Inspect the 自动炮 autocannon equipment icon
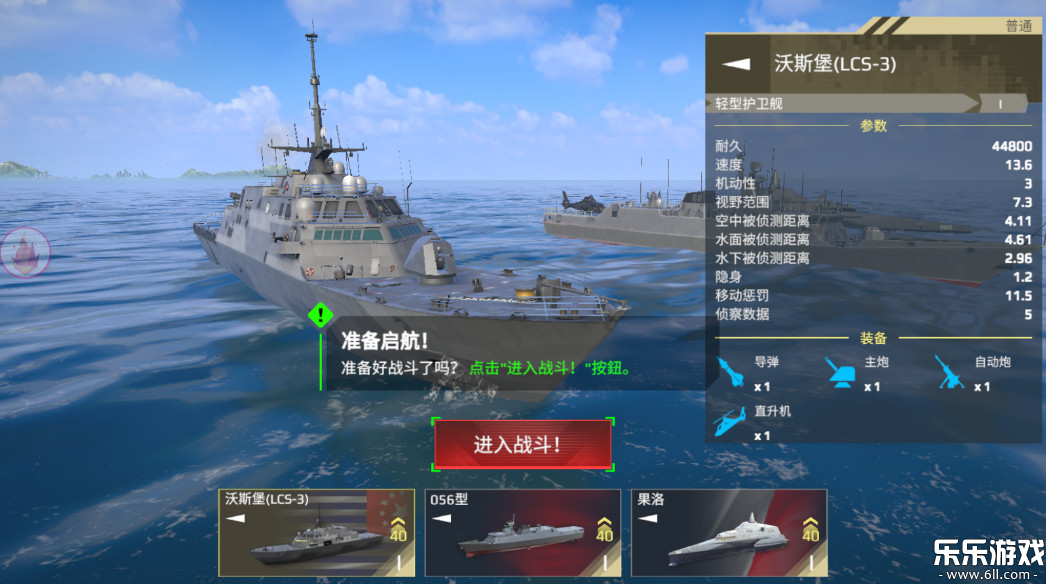The width and height of the screenshot is (1046, 584). [952, 374]
